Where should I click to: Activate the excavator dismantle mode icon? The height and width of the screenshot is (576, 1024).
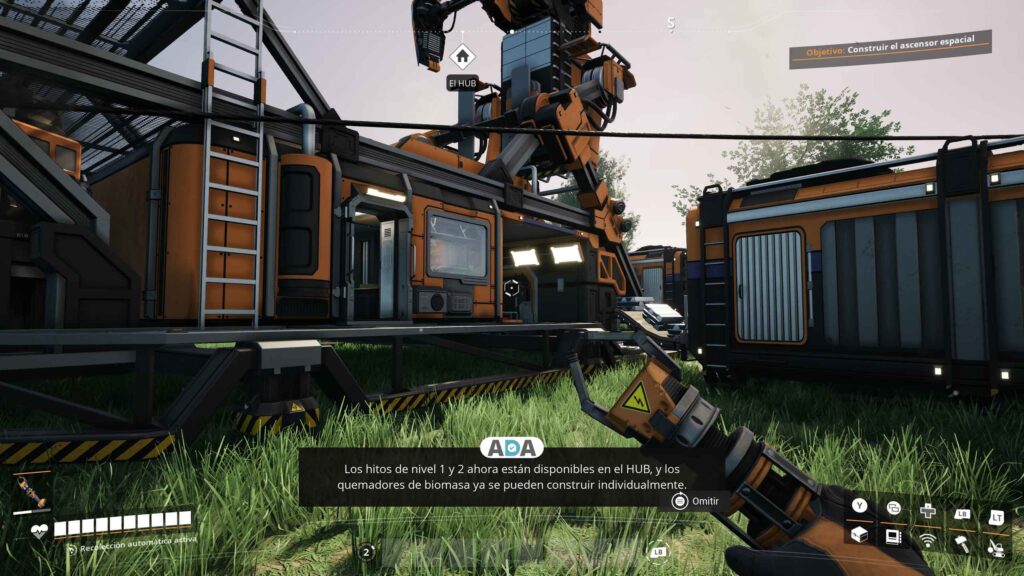pyautogui.click(x=996, y=545)
